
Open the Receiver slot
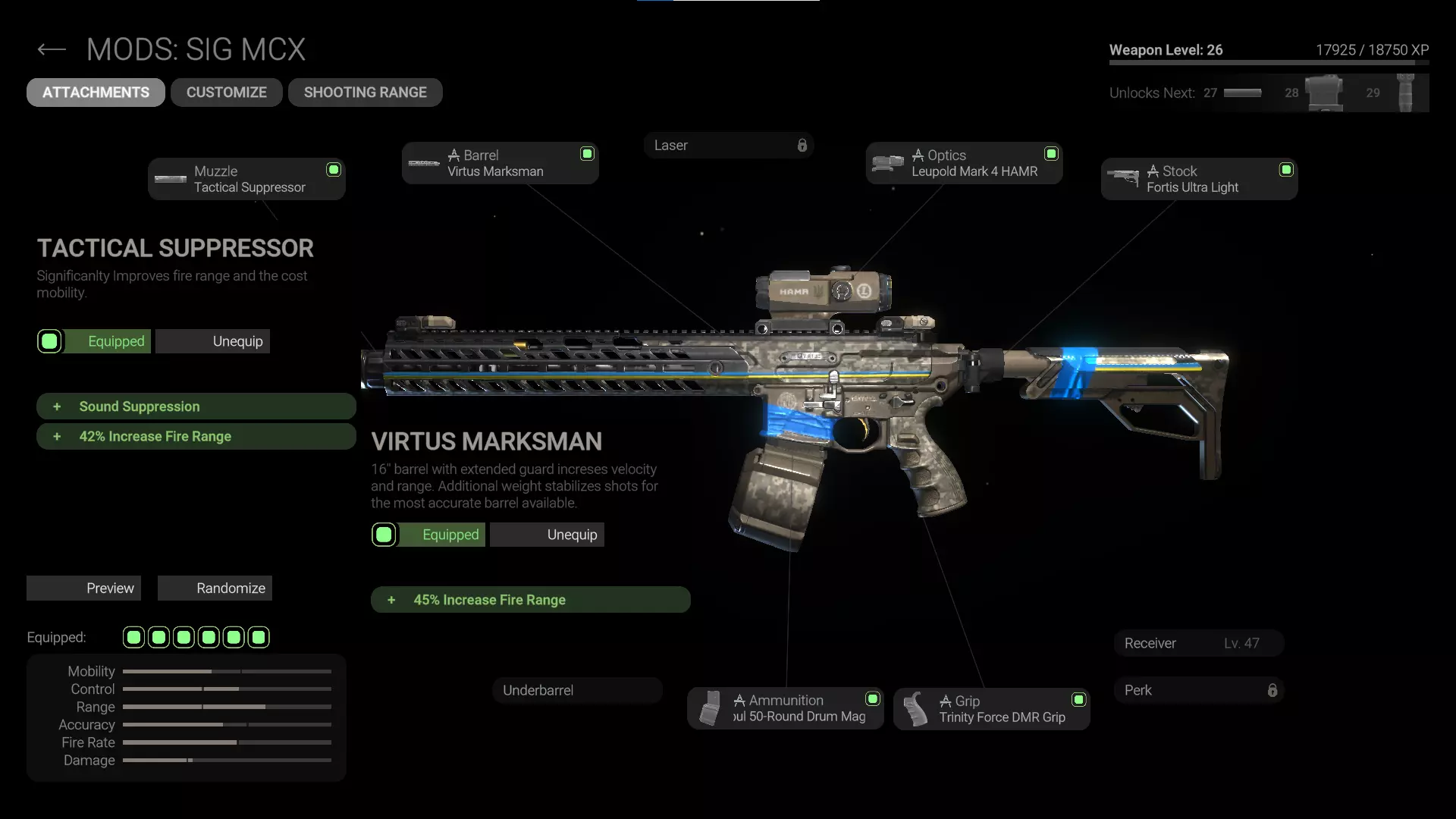point(1198,643)
